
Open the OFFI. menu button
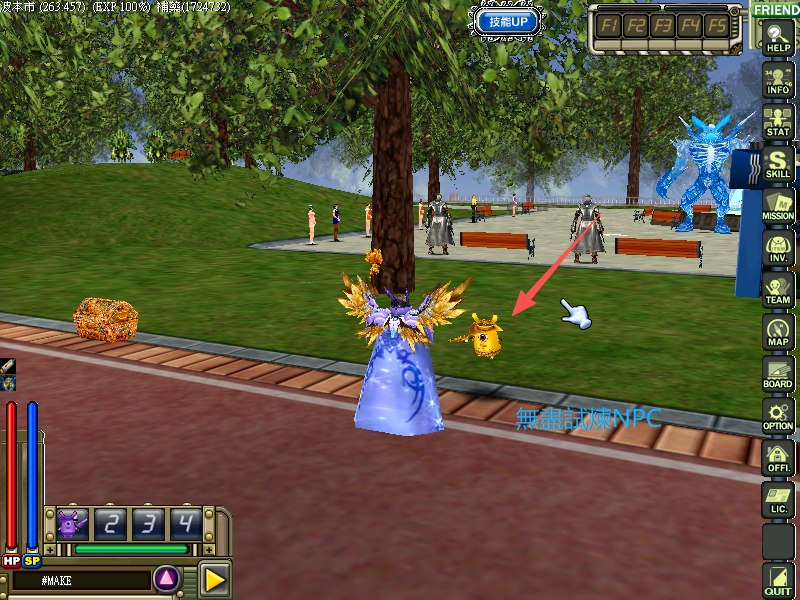[778, 458]
